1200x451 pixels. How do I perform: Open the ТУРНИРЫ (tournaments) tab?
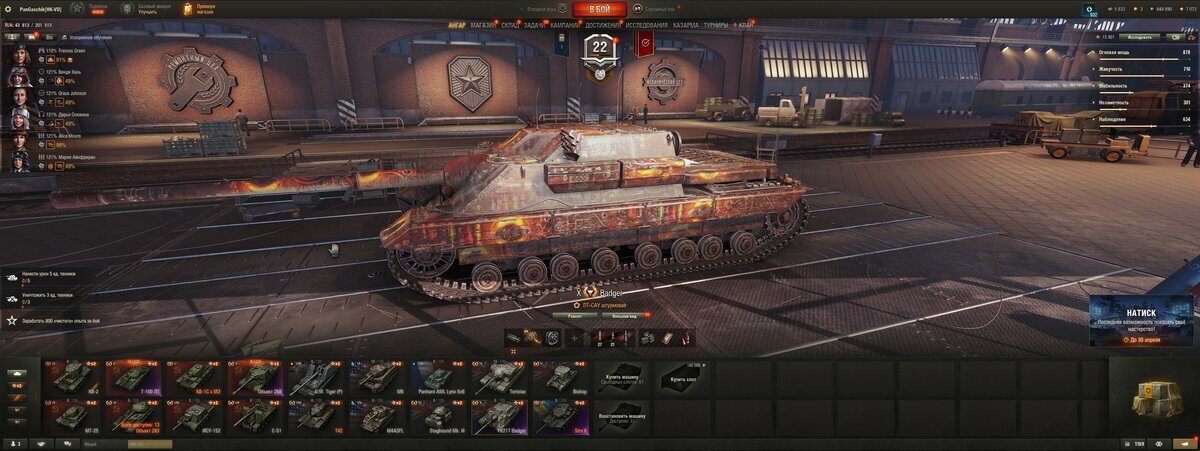715,24
